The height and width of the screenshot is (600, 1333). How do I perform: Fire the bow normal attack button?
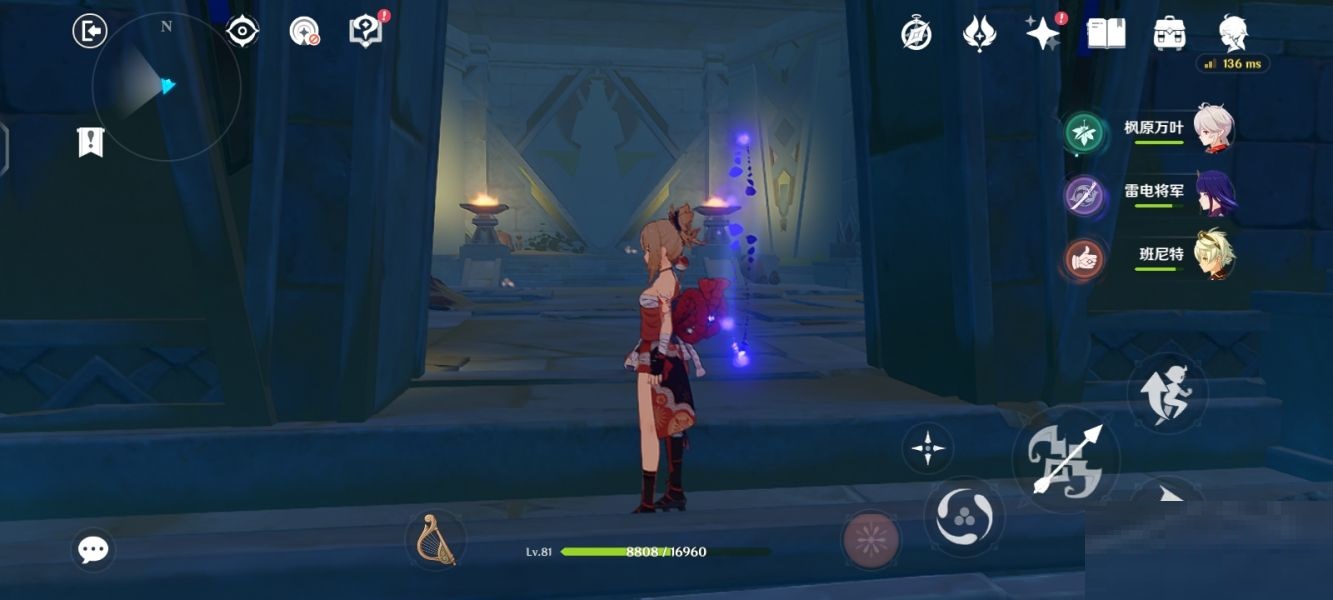(x=1066, y=460)
